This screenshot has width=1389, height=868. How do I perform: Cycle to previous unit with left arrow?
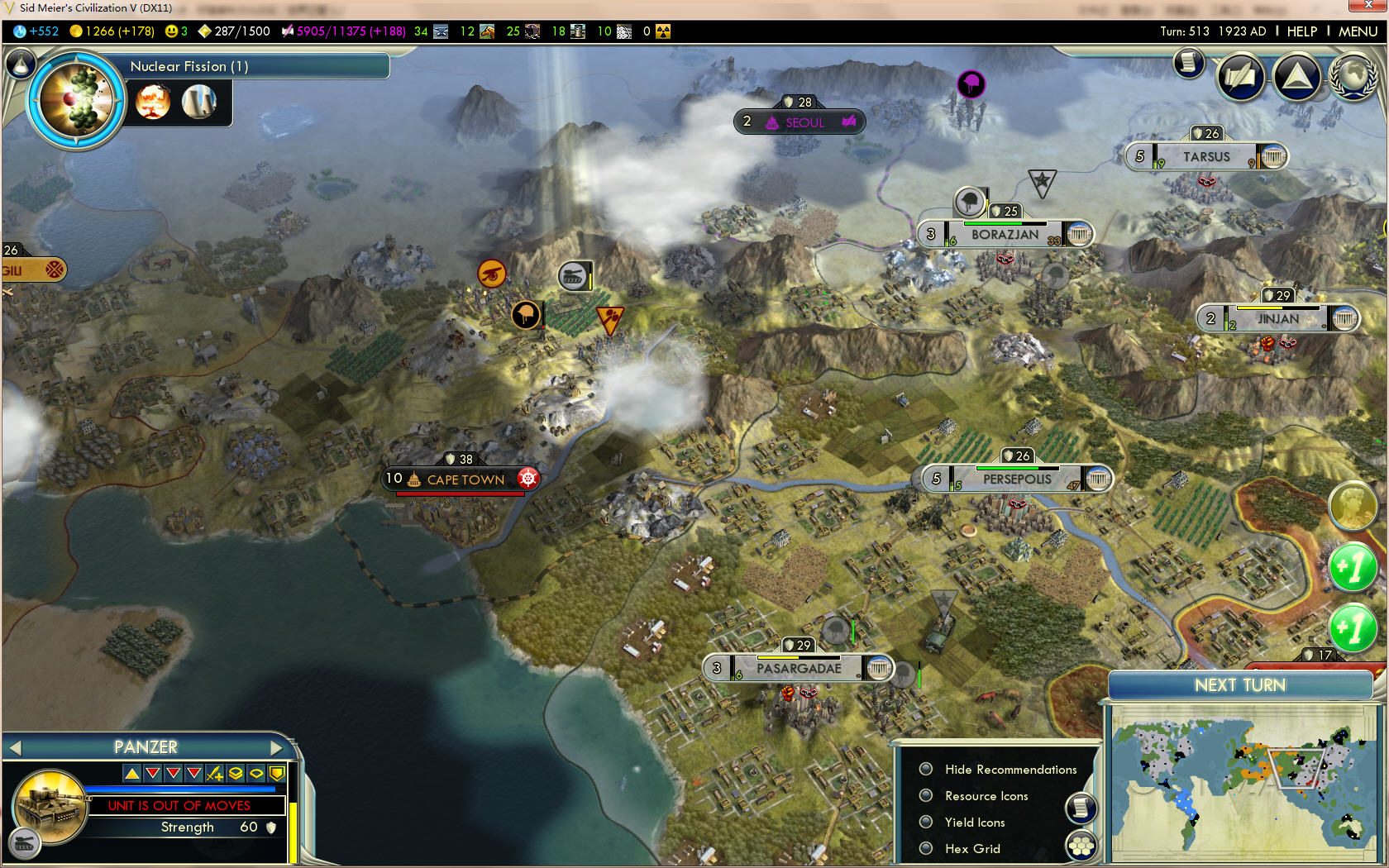[x=14, y=748]
